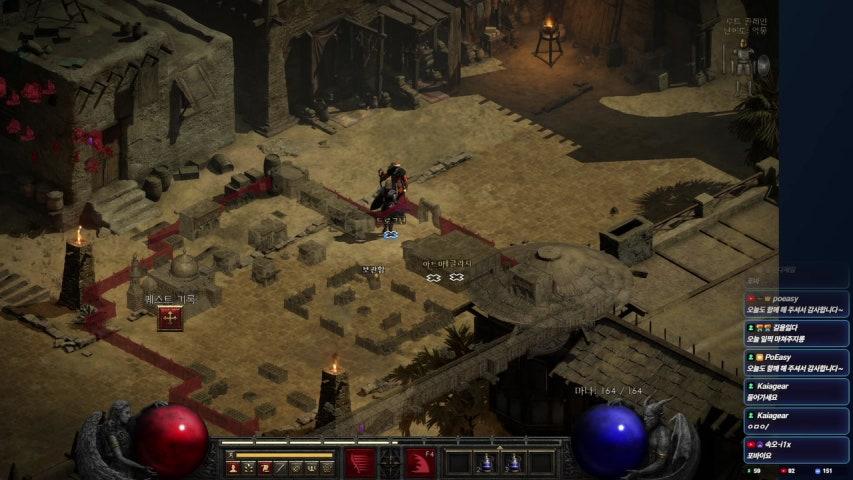Viewport: 853px width, 480px height.
Task: Open the character screen from the mini panel
Action: point(233,467)
